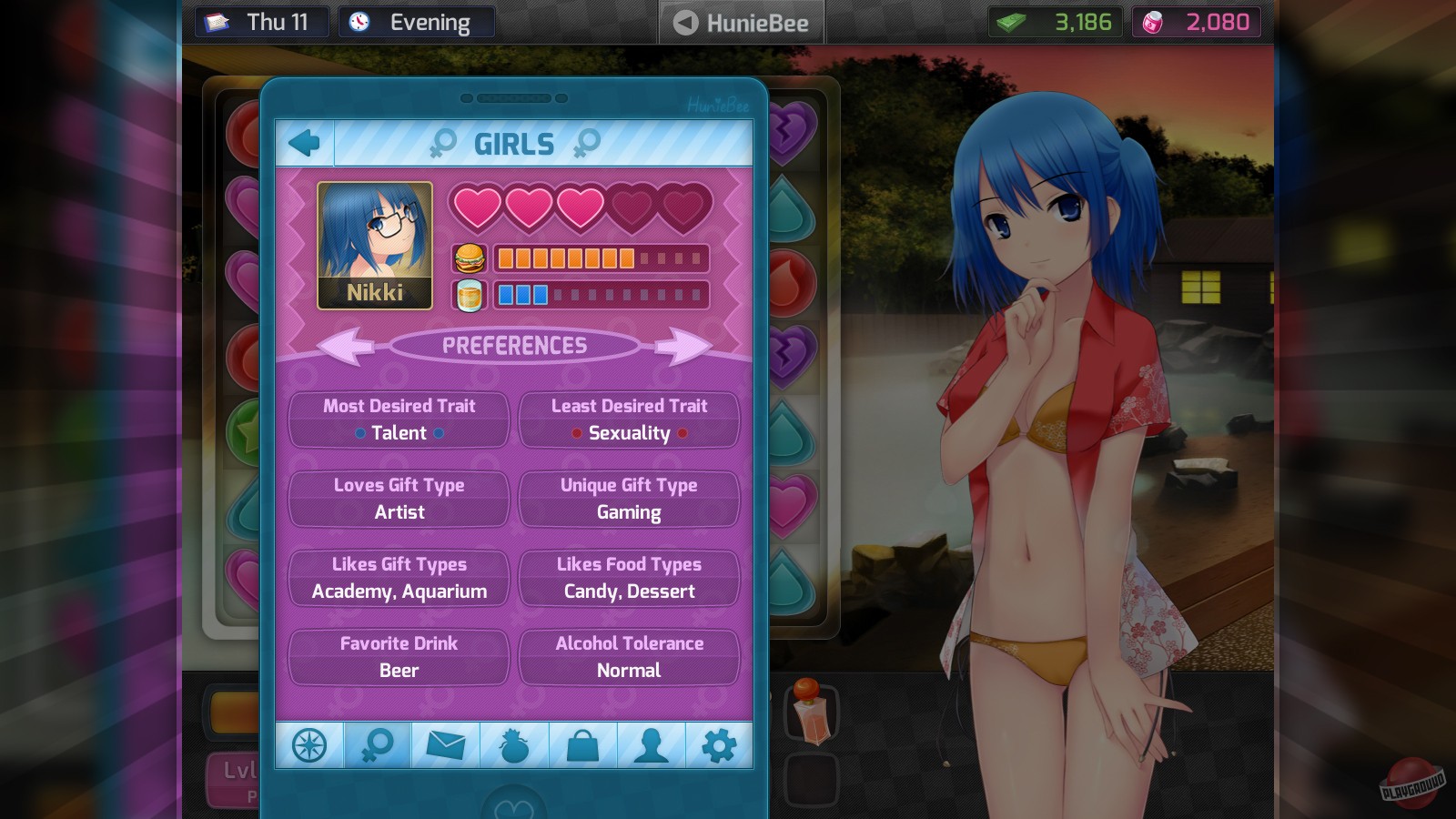
Task: Open the shop handbag icon
Action: (x=582, y=744)
